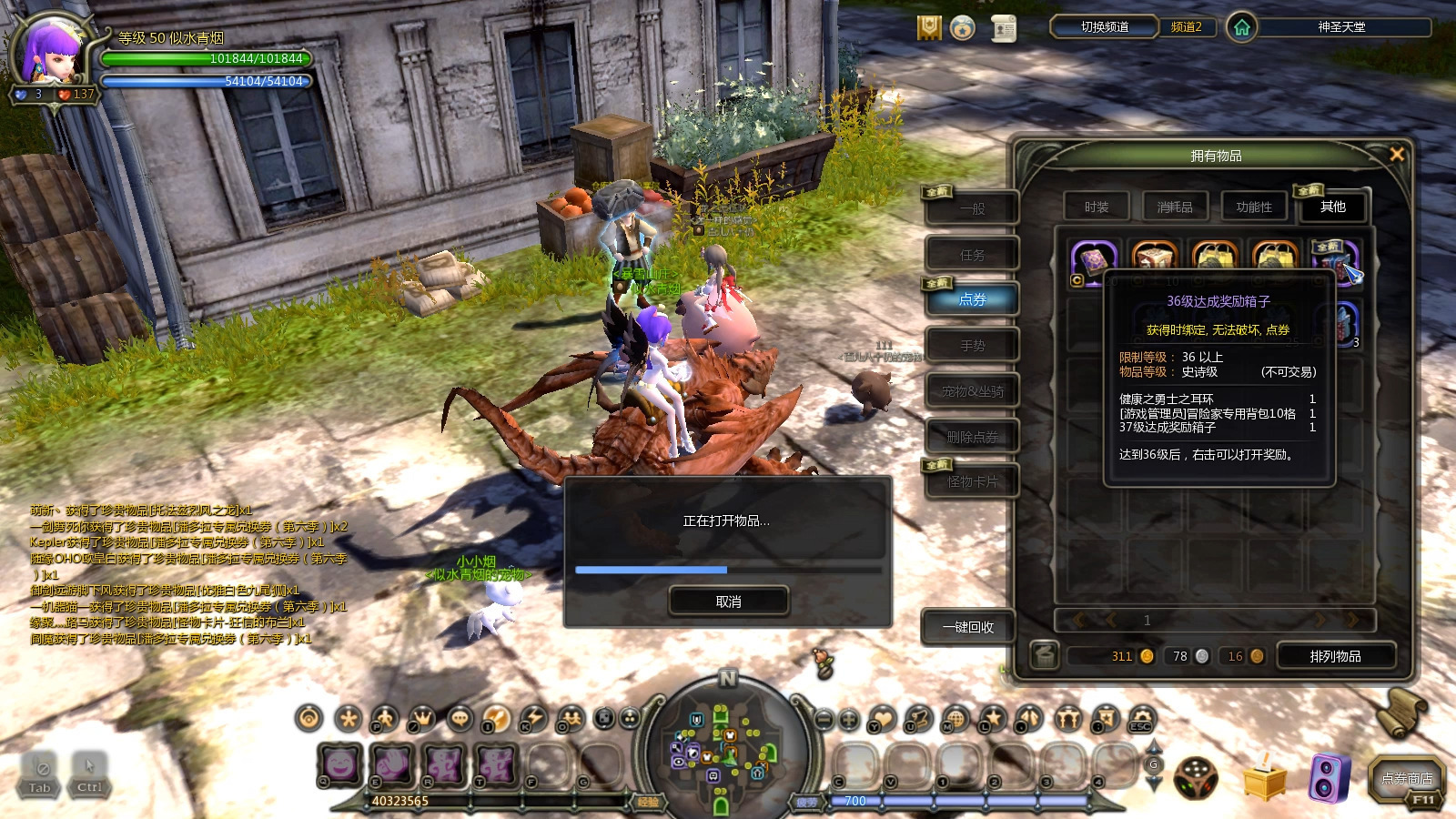The width and height of the screenshot is (1456, 819).
Task: Select the 点券 inventory category
Action: pyautogui.click(x=972, y=299)
